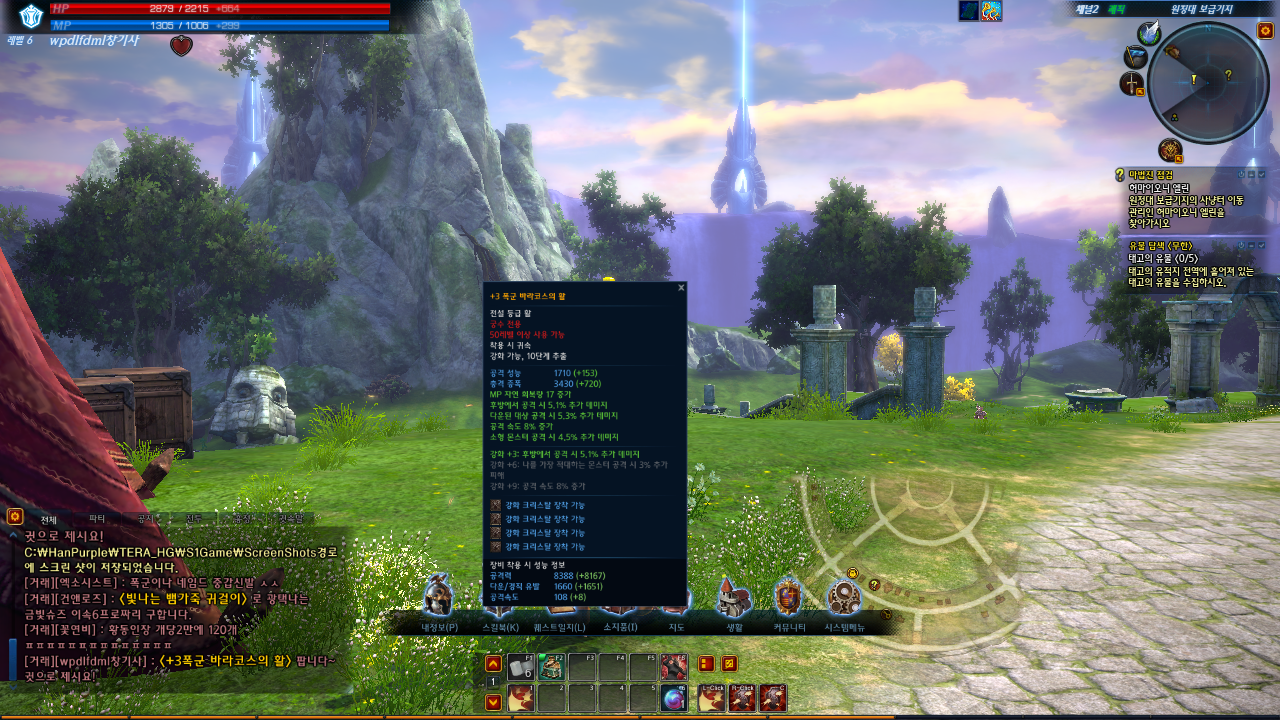Click the minimap
This screenshot has width=1280, height=720.
[x=1208, y=82]
